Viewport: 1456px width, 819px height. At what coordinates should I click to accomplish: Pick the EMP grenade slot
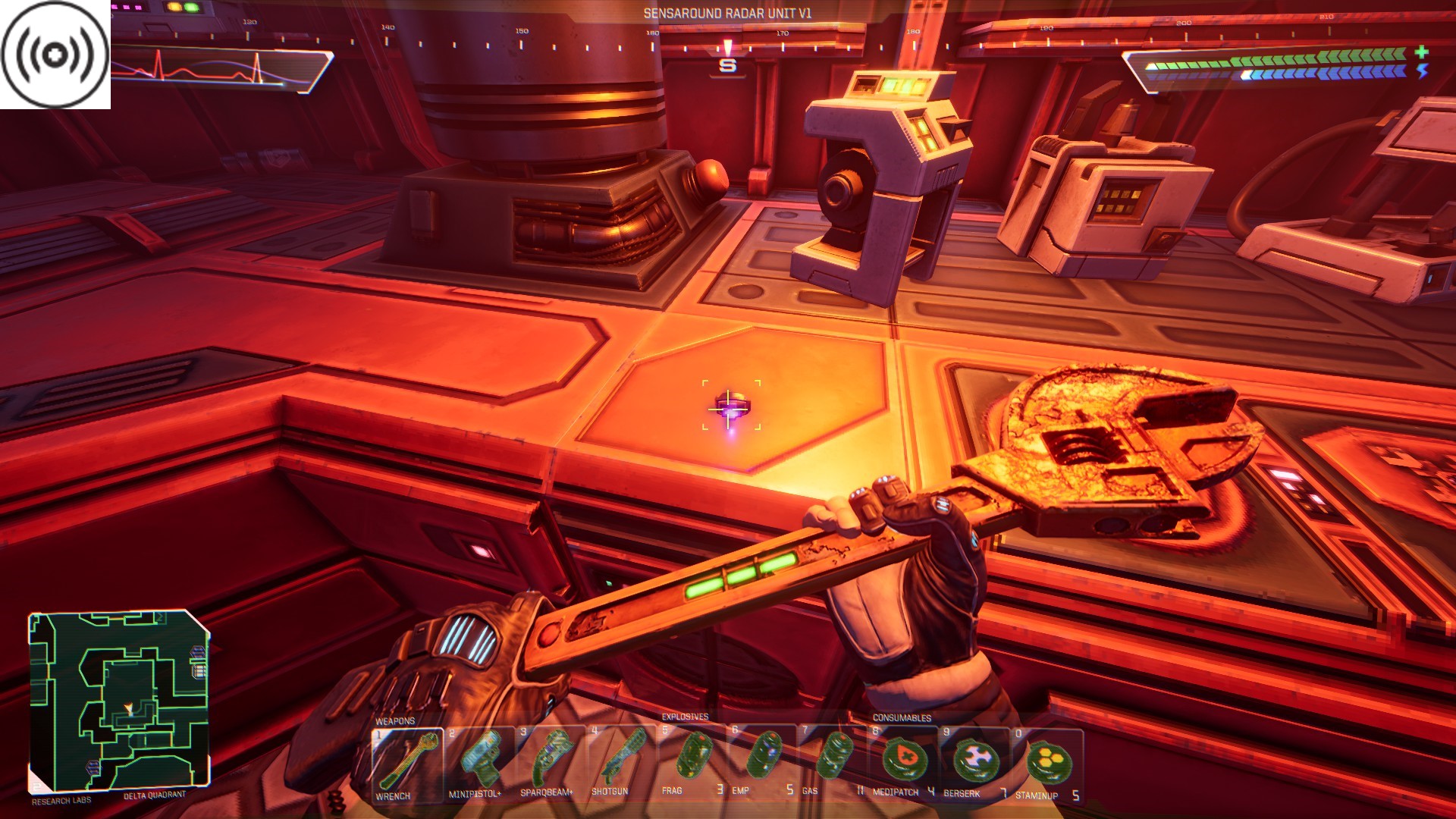click(762, 761)
